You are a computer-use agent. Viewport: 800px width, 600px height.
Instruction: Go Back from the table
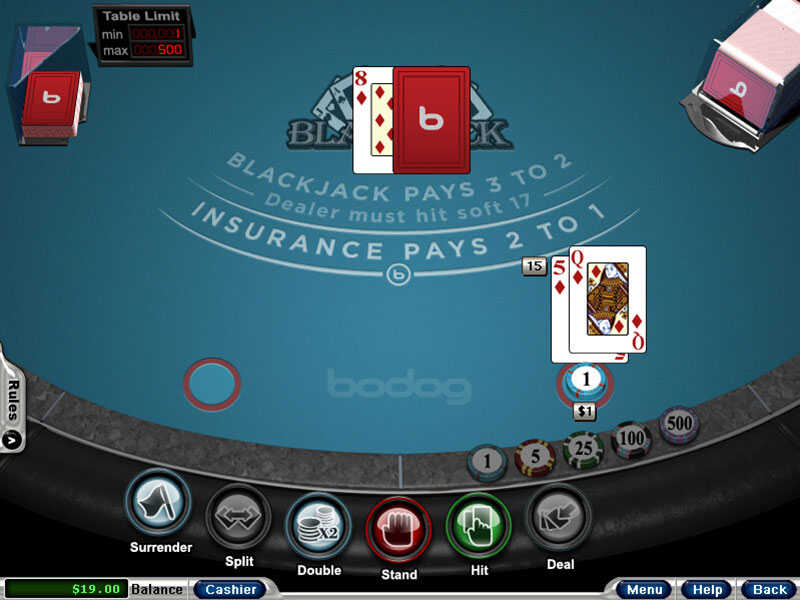tap(769, 589)
